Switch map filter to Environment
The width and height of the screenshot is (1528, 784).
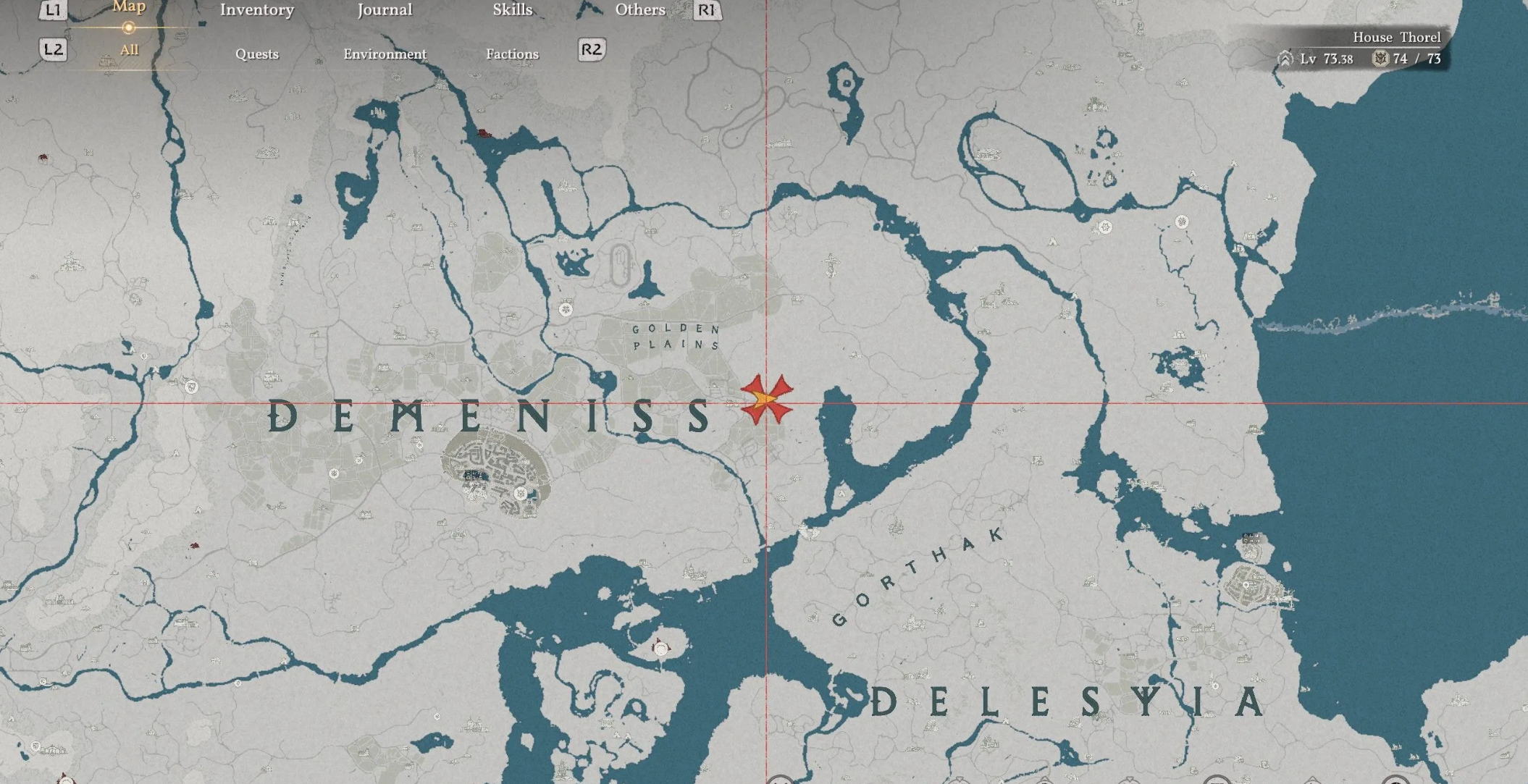pyautogui.click(x=385, y=54)
